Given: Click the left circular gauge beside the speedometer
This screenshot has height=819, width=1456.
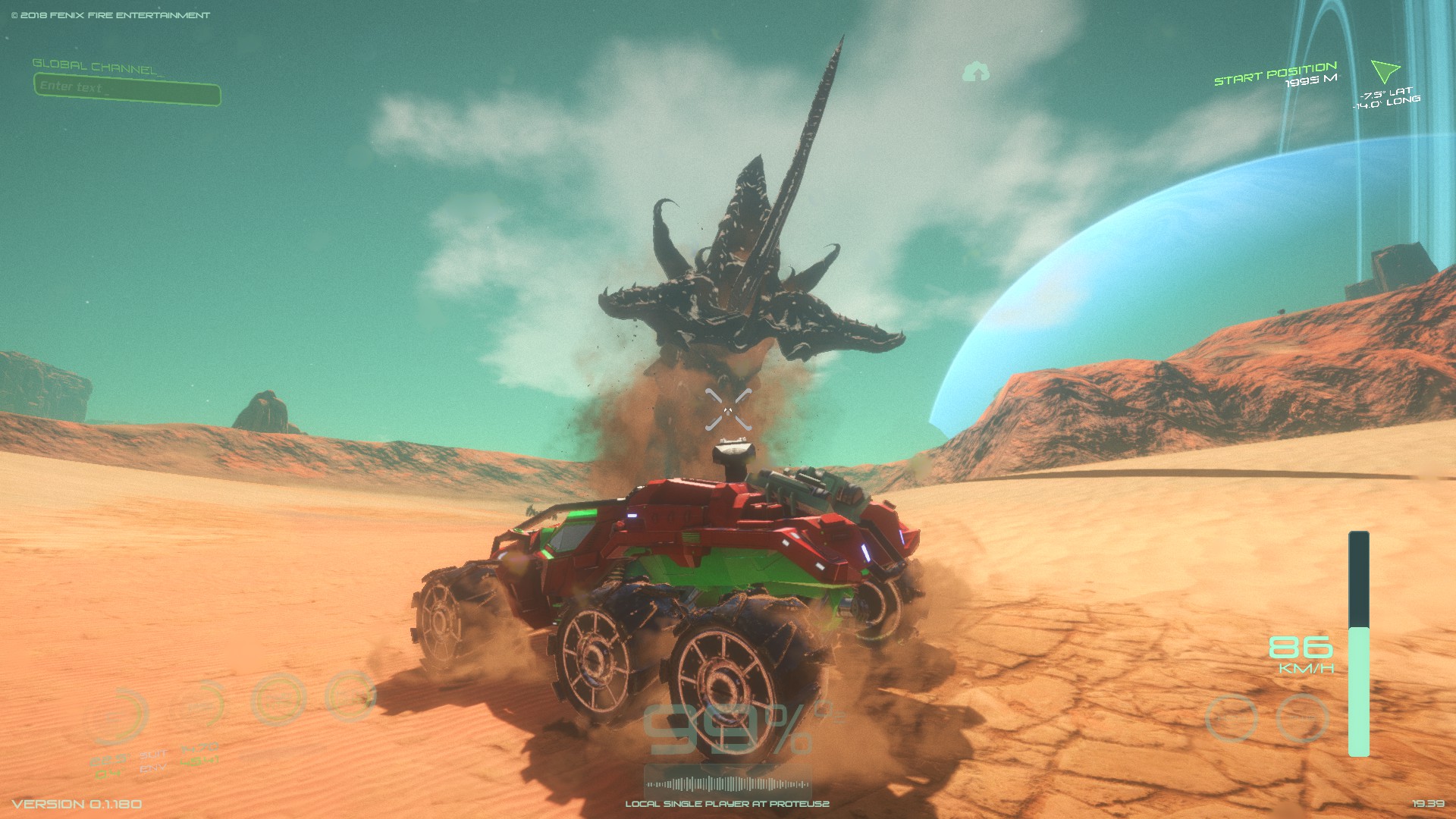Looking at the screenshot, I should point(1231,717).
